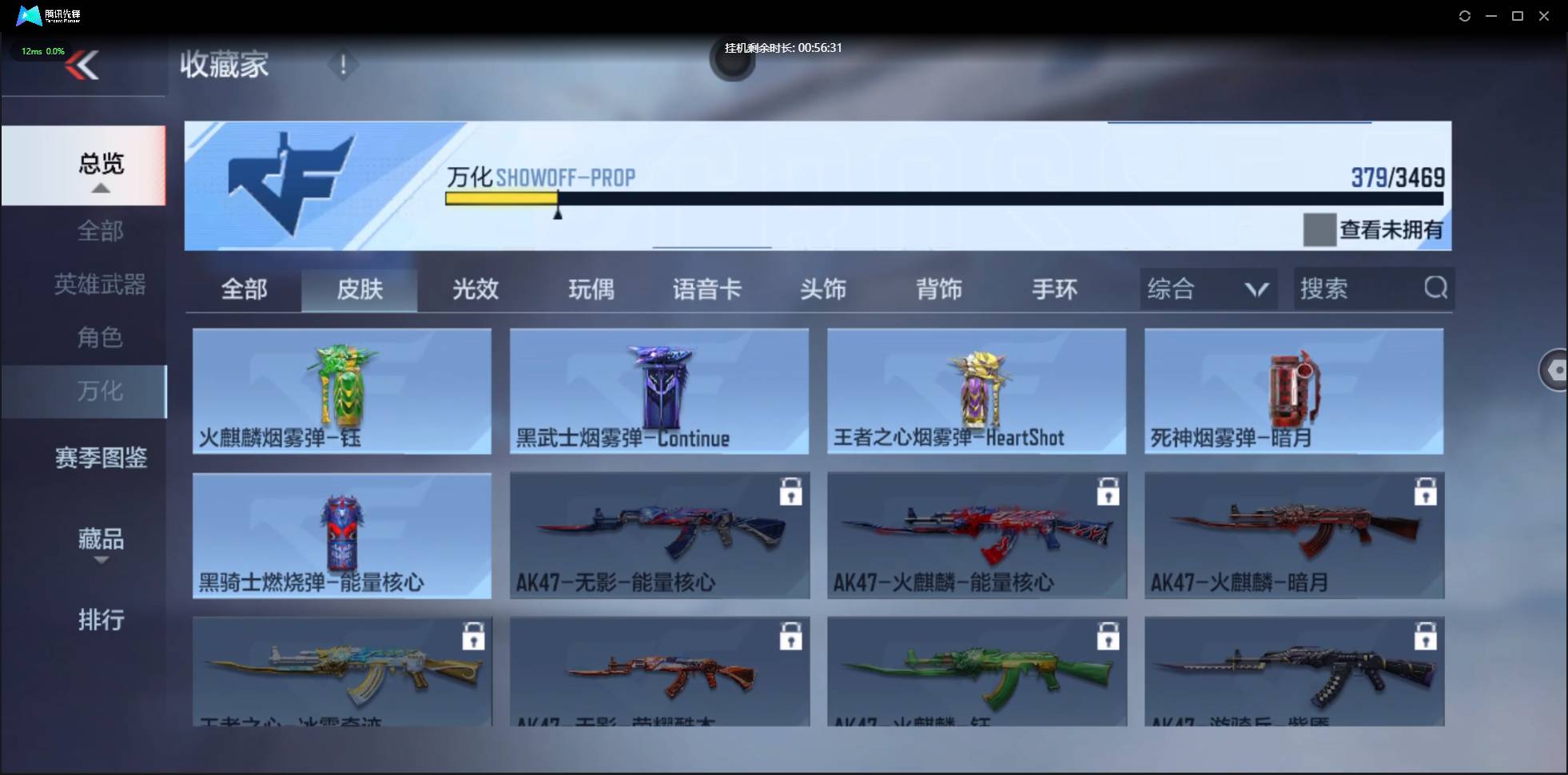Click the CF logo emblem in the banner
This screenshot has height=775, width=1568.
tap(292, 182)
